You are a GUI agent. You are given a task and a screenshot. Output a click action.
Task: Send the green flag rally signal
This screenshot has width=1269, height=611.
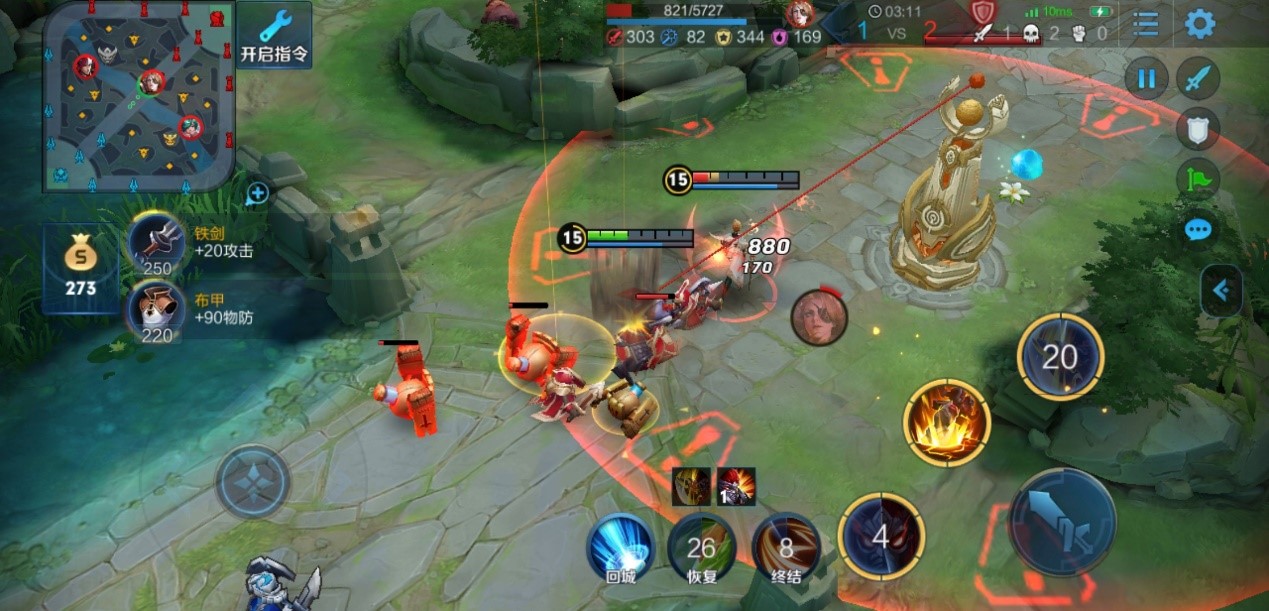pos(1197,179)
